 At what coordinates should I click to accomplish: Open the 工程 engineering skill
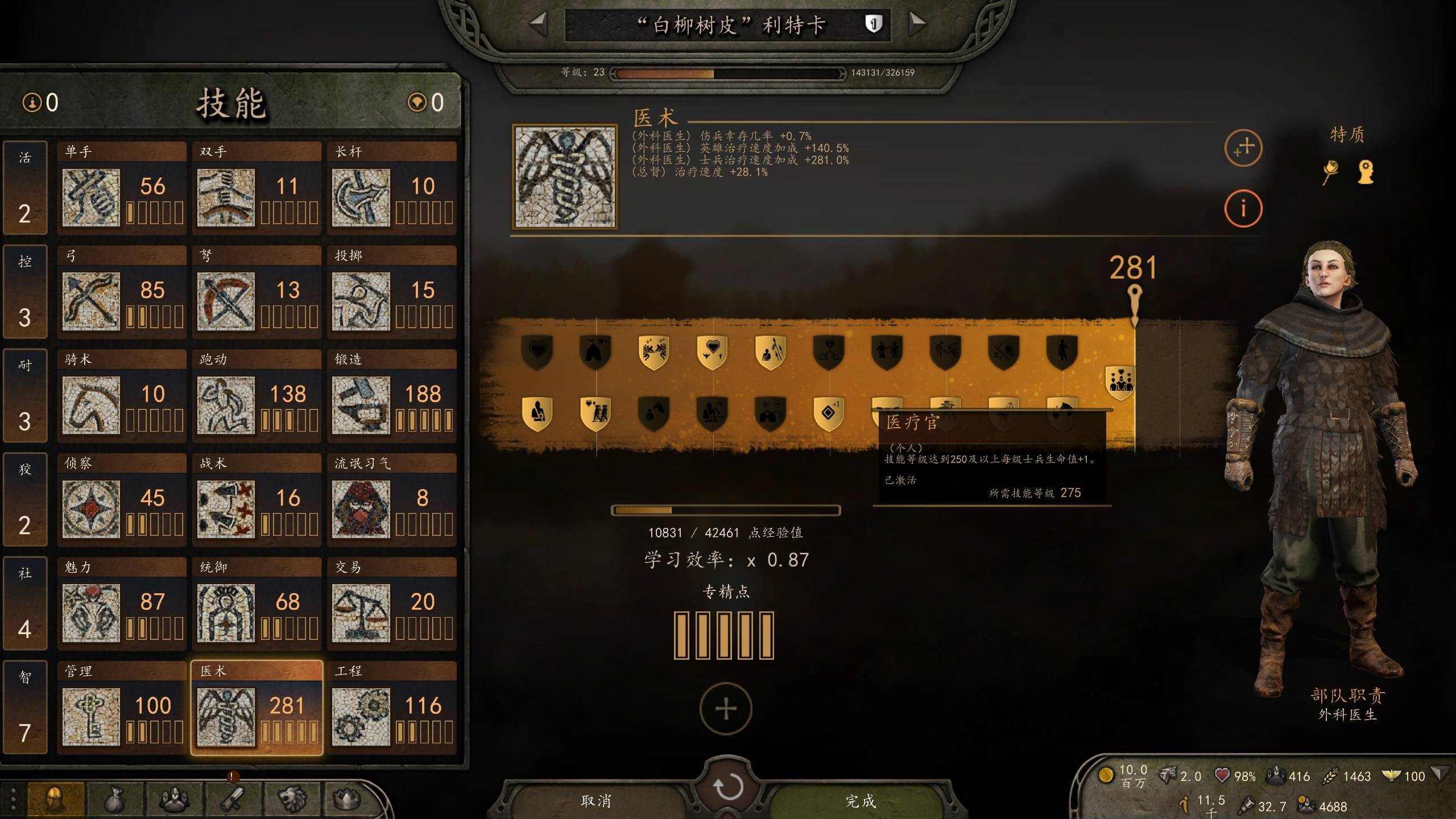(x=392, y=708)
